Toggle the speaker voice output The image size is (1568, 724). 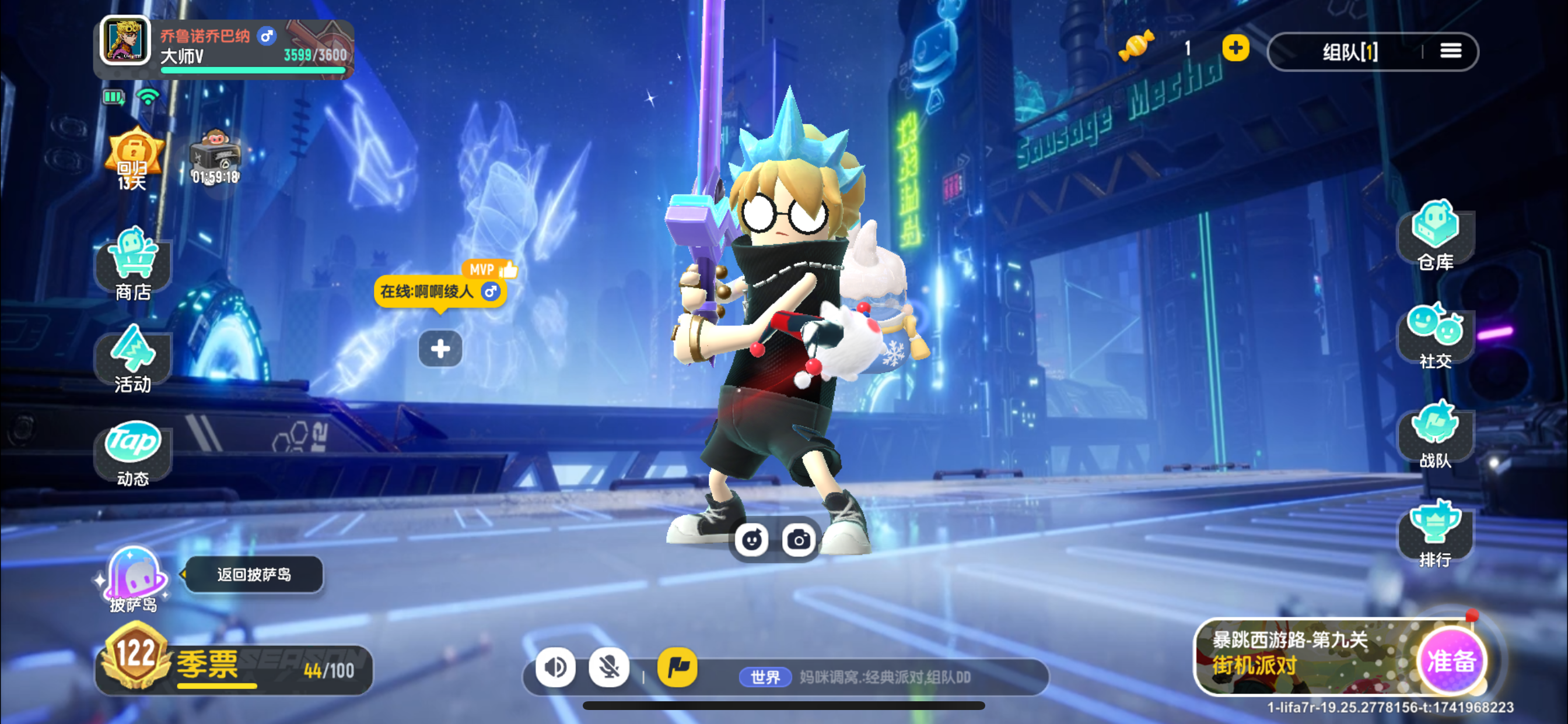555,667
